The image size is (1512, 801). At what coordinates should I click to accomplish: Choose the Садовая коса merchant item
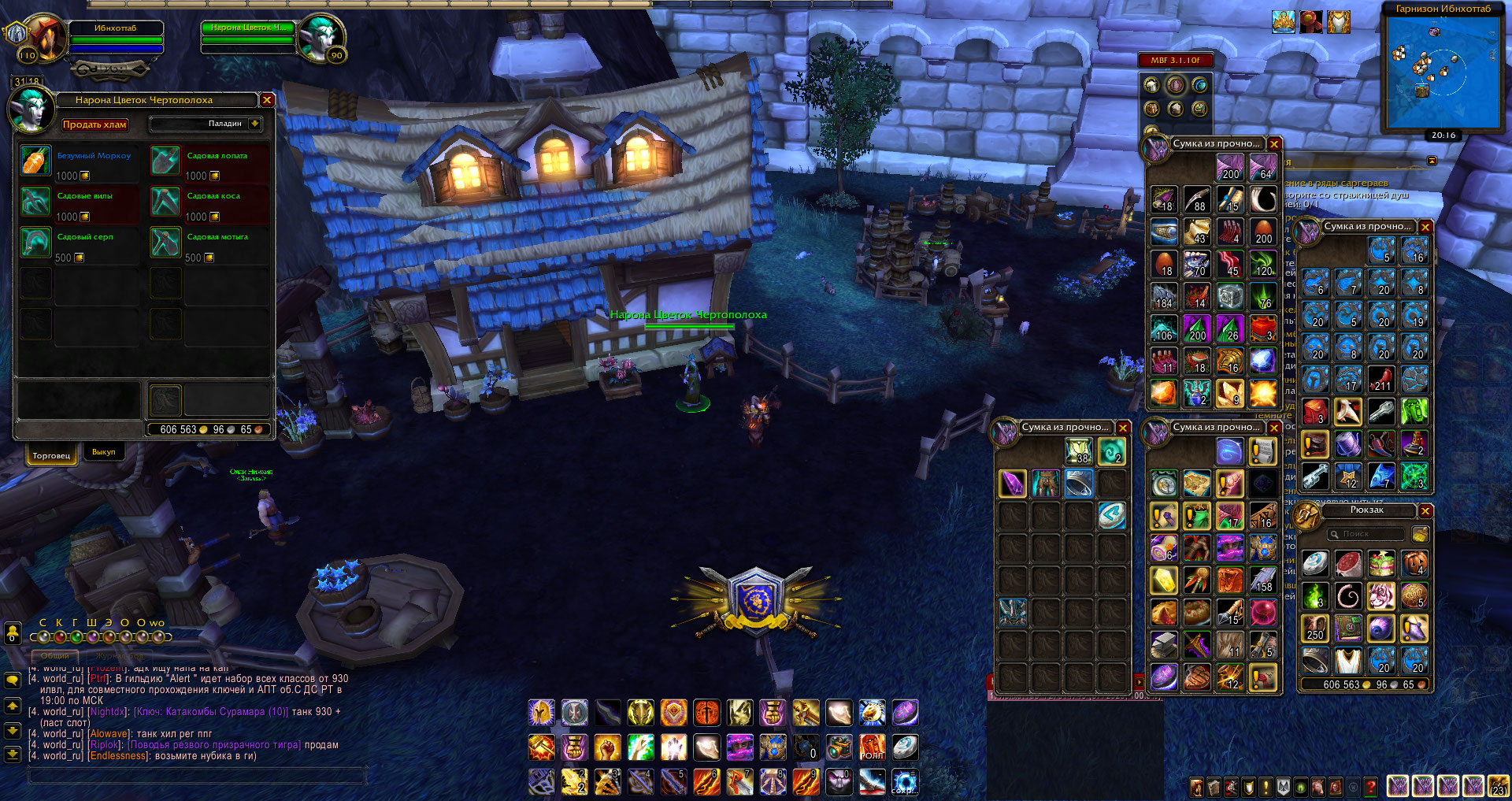click(165, 202)
